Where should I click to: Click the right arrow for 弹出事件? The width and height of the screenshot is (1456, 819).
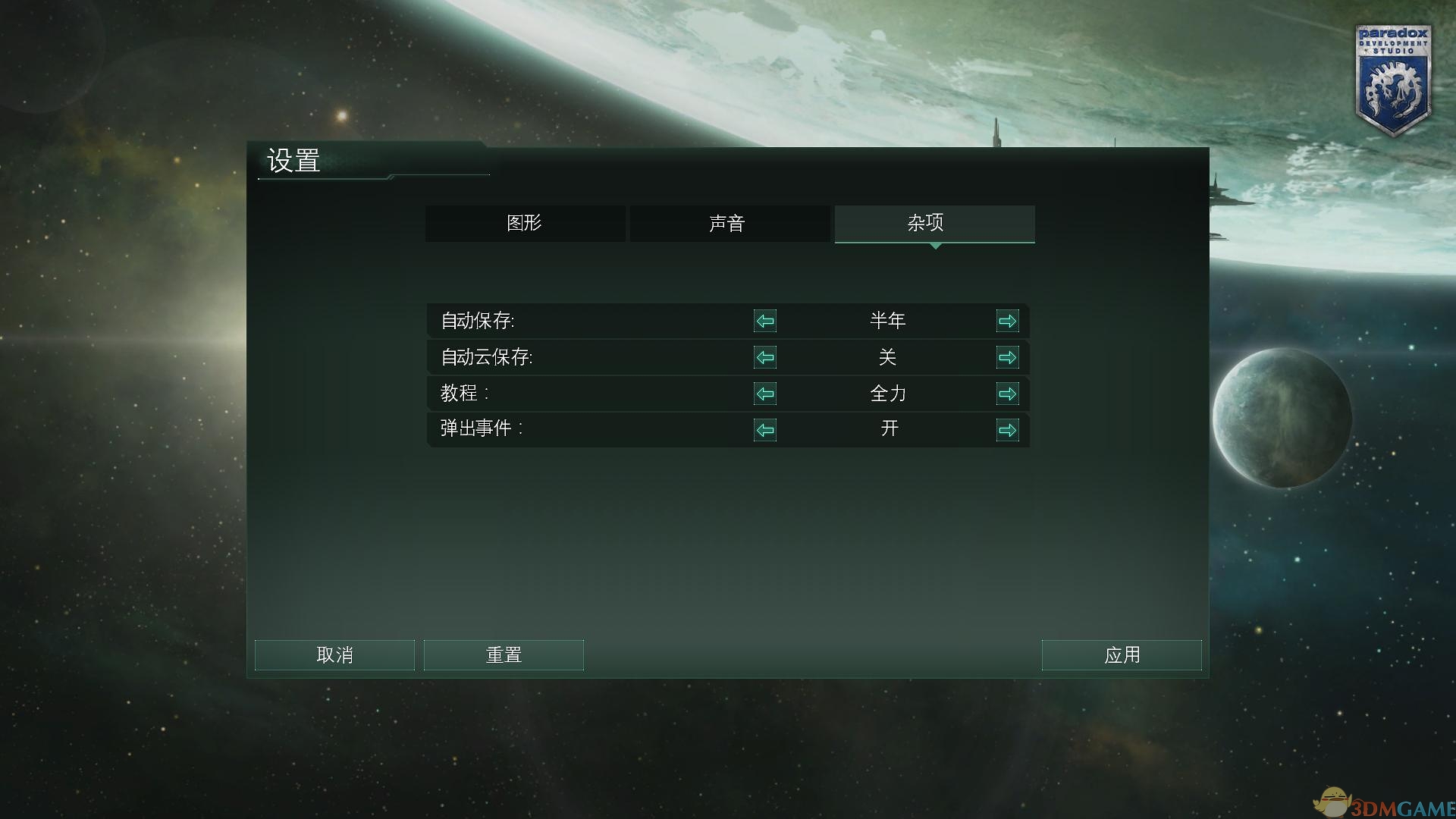[1008, 430]
